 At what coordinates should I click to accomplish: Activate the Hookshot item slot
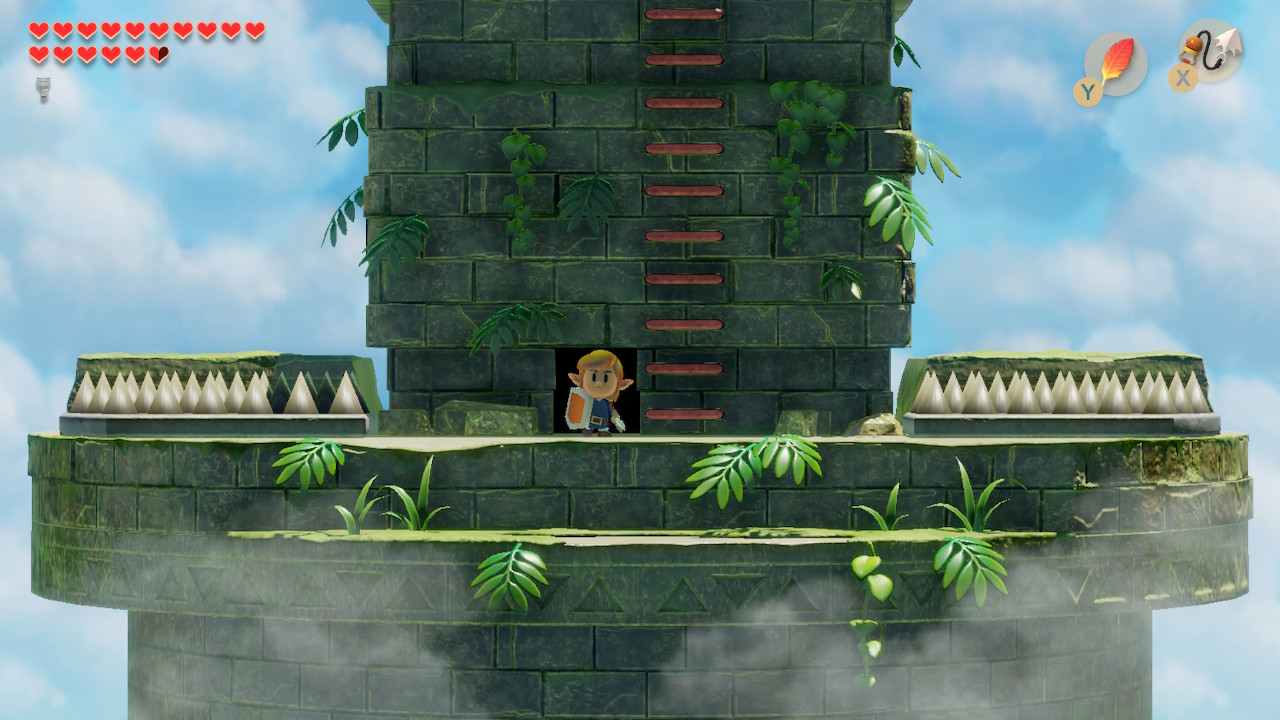[1211, 50]
